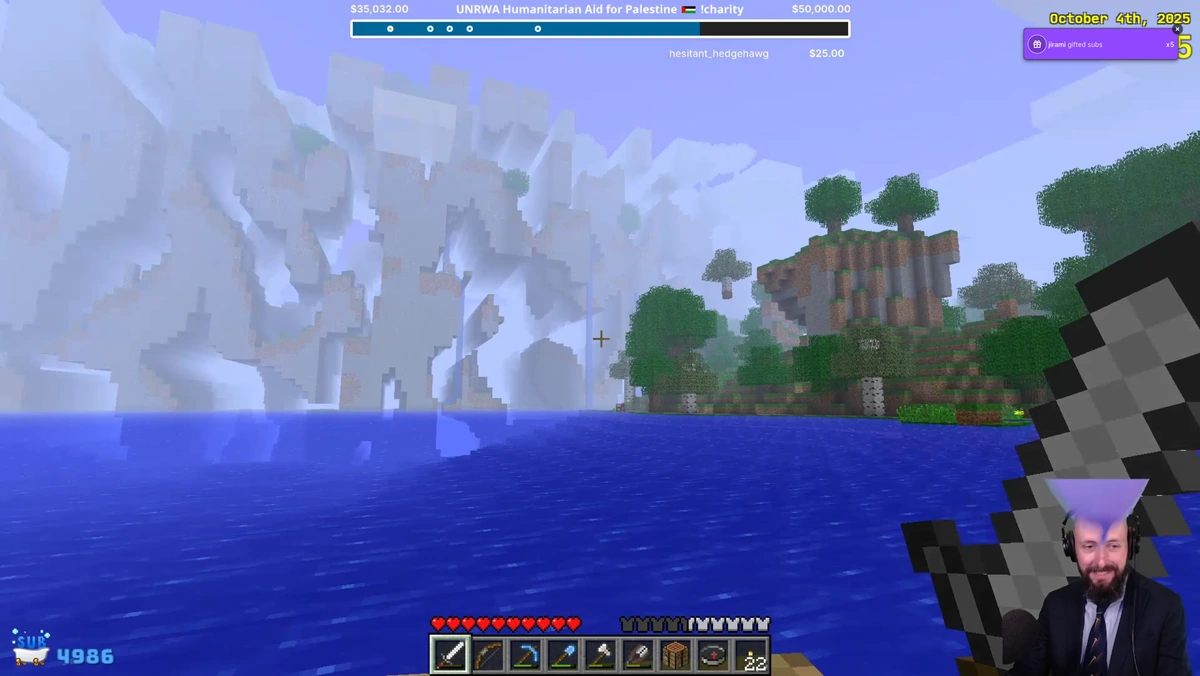The image size is (1200, 676).
Task: Equip the iron axe from the hotbar
Action: [x=600, y=655]
